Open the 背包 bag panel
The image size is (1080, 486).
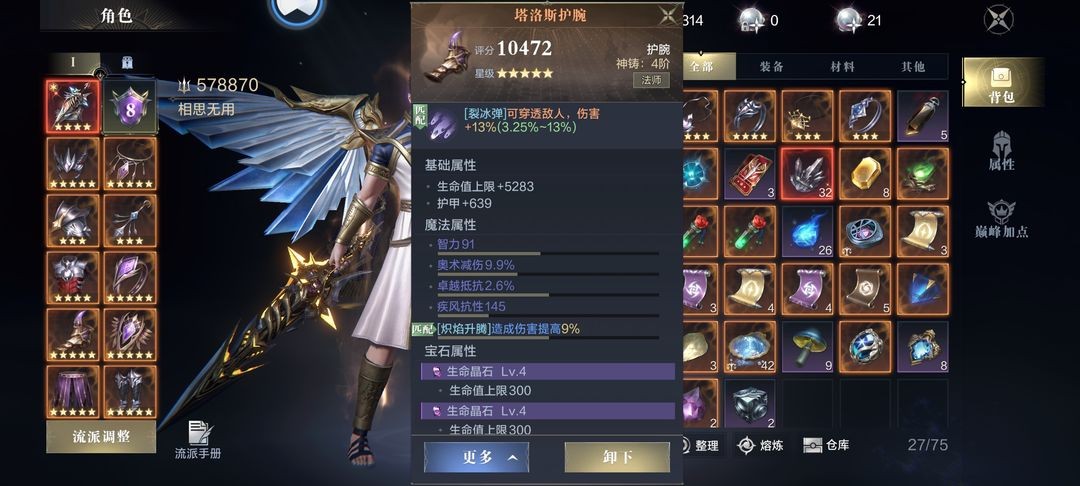1002,82
